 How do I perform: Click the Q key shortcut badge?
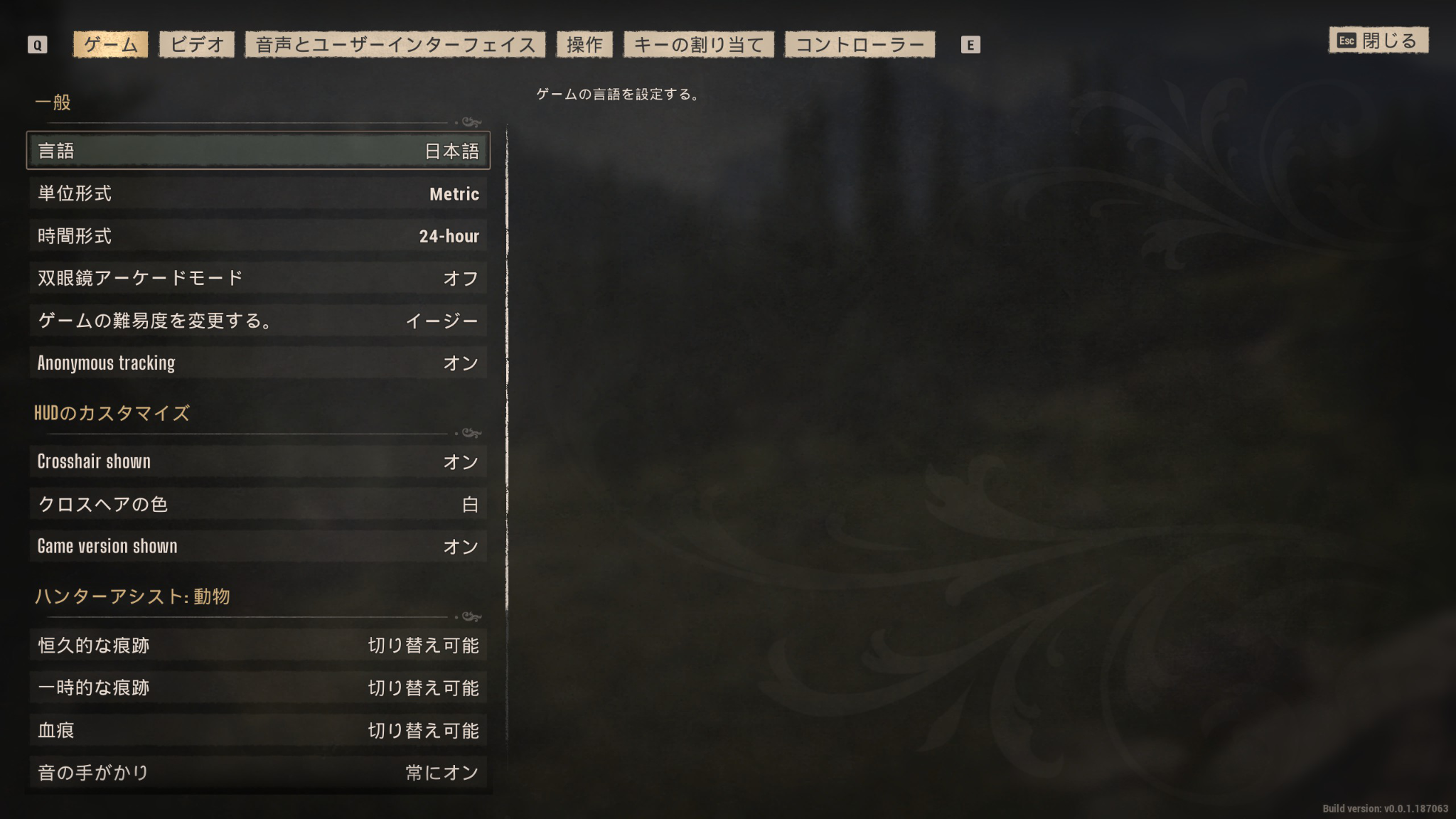click(x=38, y=44)
